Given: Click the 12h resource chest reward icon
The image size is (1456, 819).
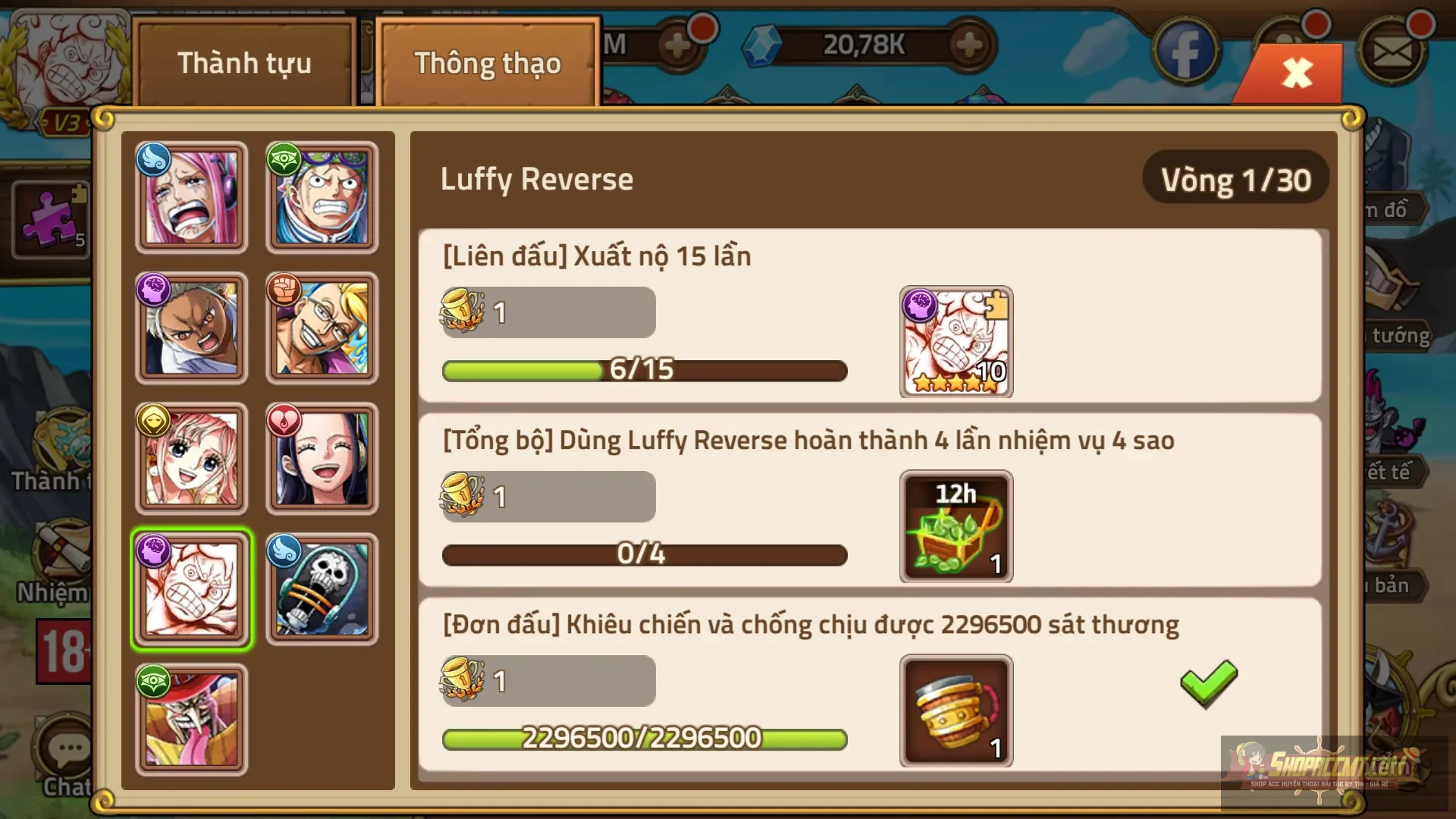Looking at the screenshot, I should [955, 527].
